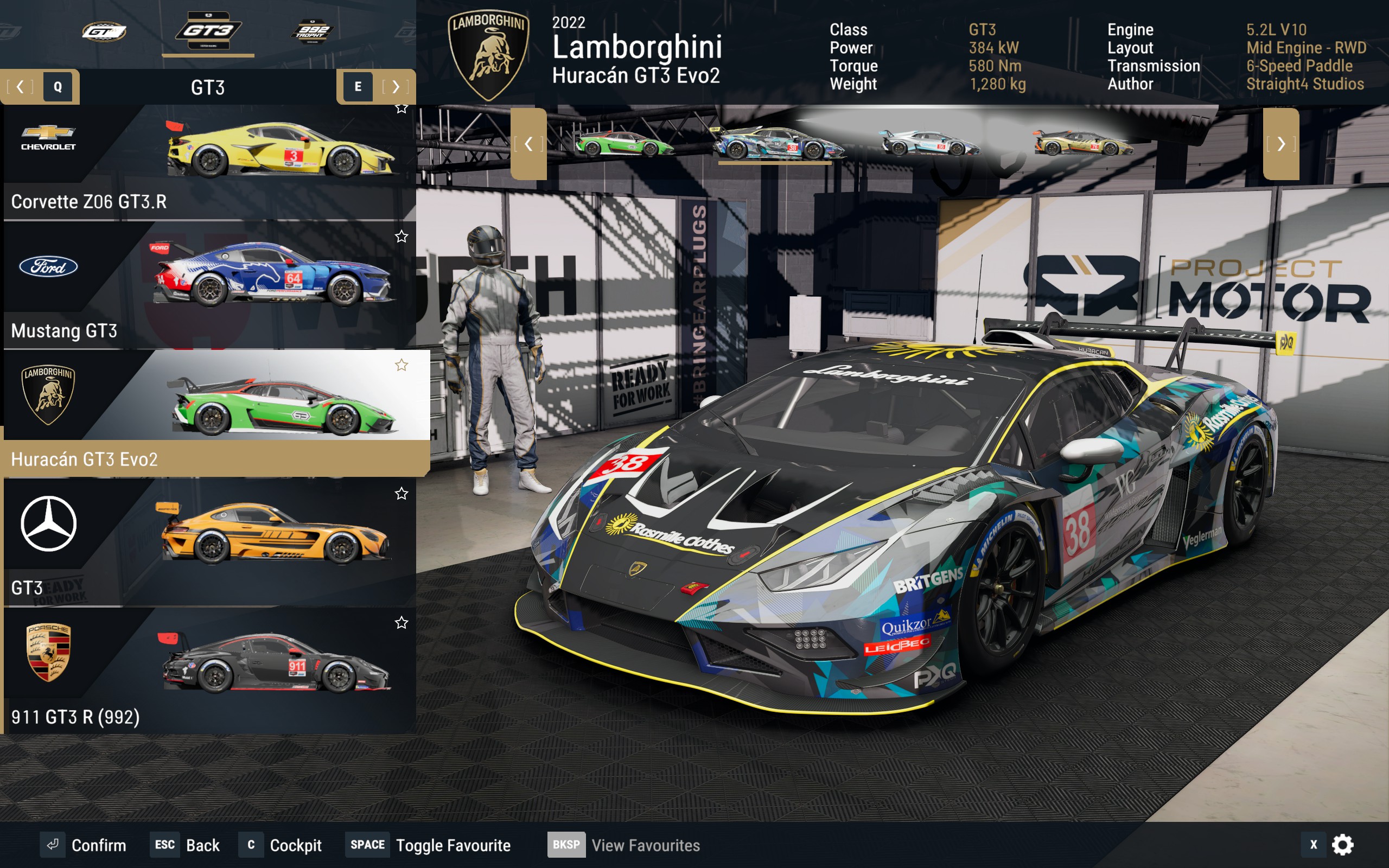
Task: Open the next class with the right chevron arrow
Action: (x=395, y=87)
